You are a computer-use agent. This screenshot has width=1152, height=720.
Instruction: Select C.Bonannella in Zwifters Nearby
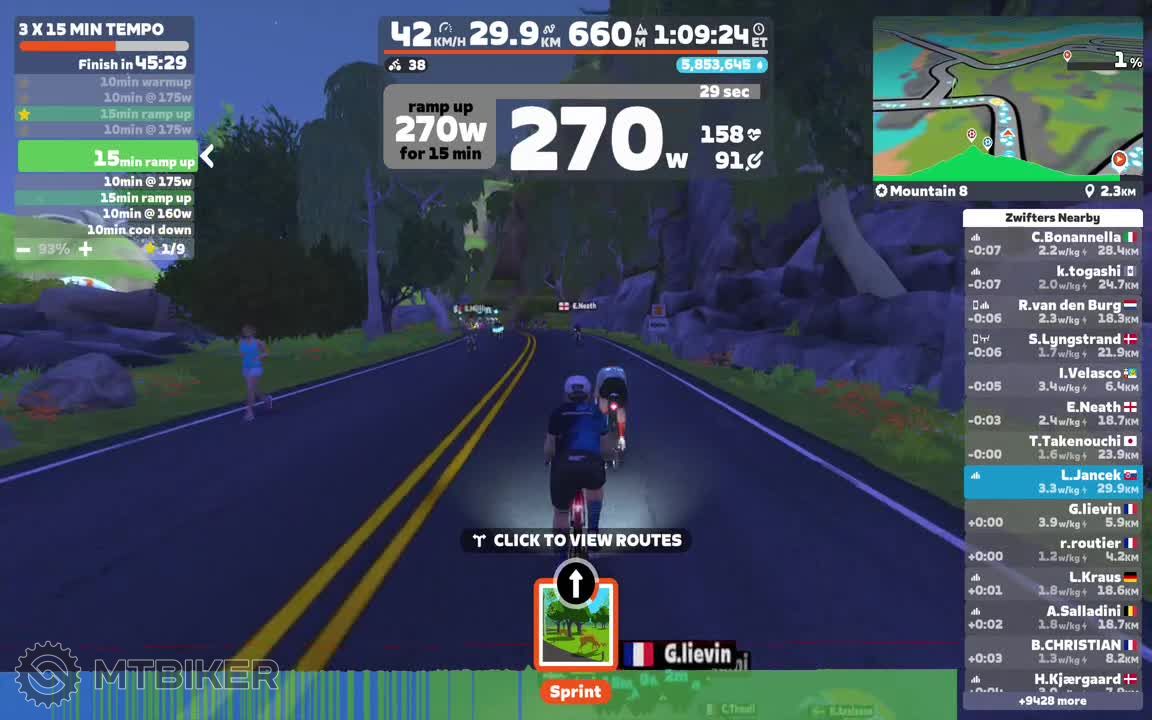coord(1052,244)
